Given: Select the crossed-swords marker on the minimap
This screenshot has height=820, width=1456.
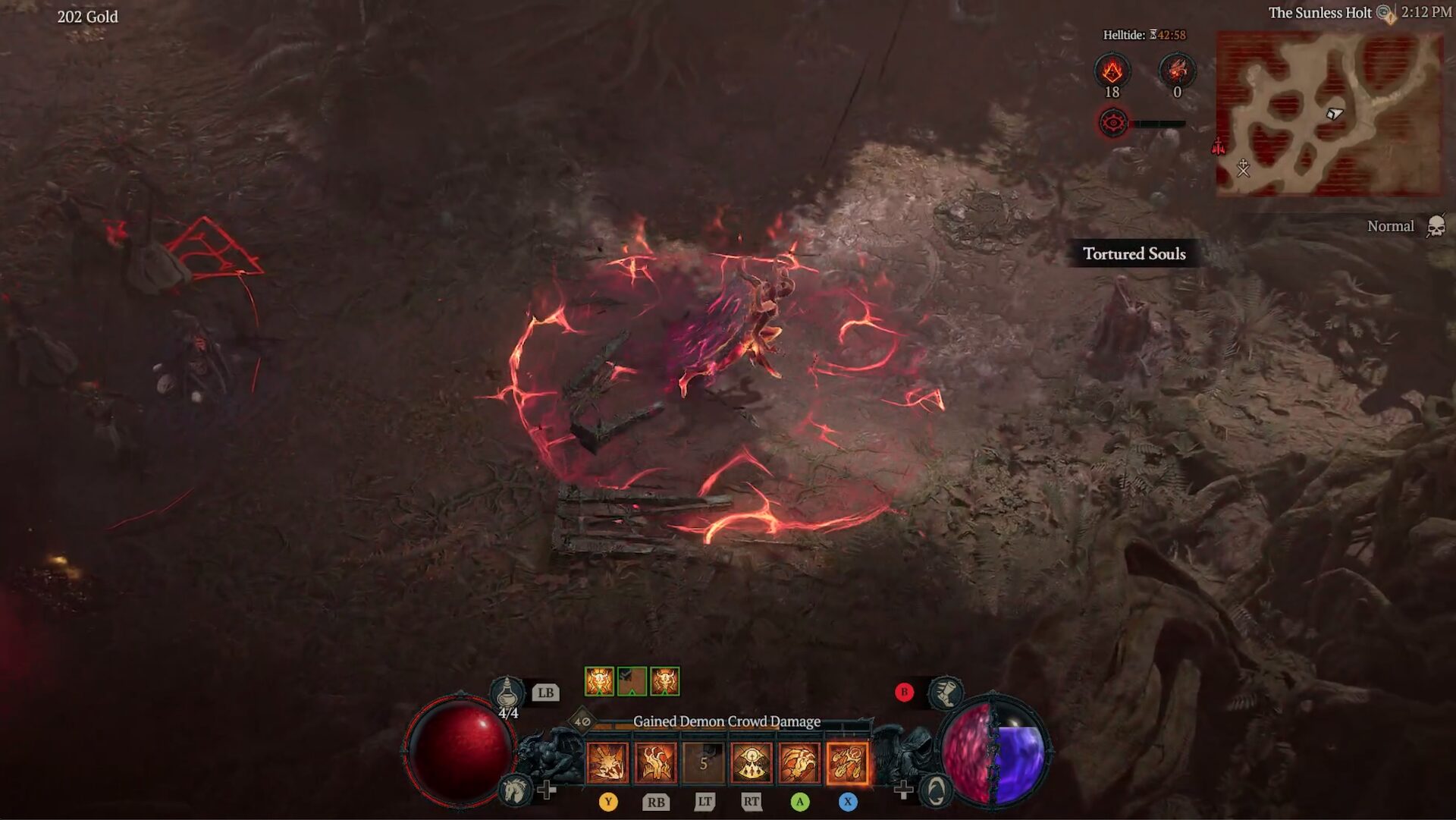Looking at the screenshot, I should [x=1243, y=168].
